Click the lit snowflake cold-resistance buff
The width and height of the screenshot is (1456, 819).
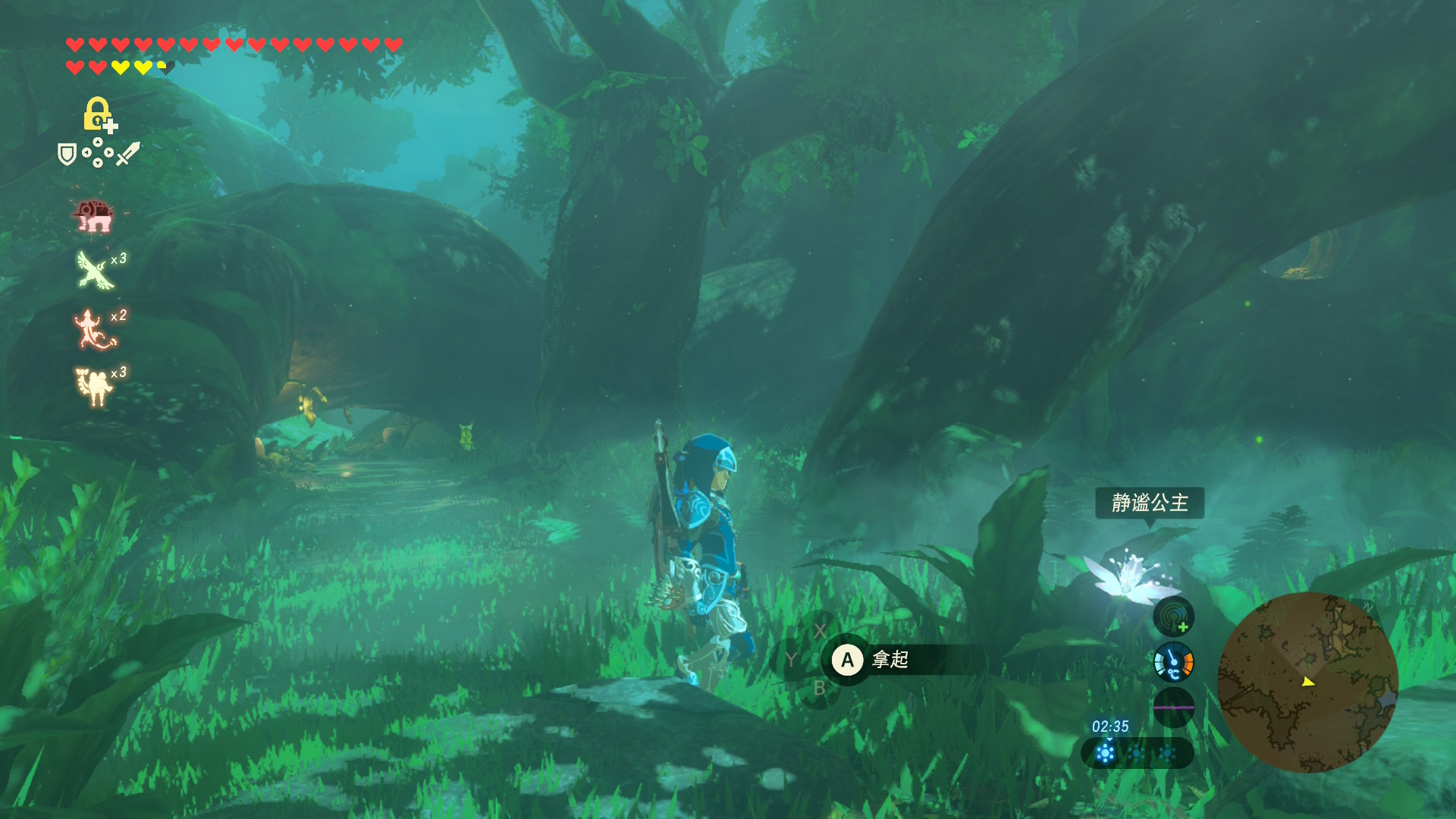pyautogui.click(x=1106, y=753)
